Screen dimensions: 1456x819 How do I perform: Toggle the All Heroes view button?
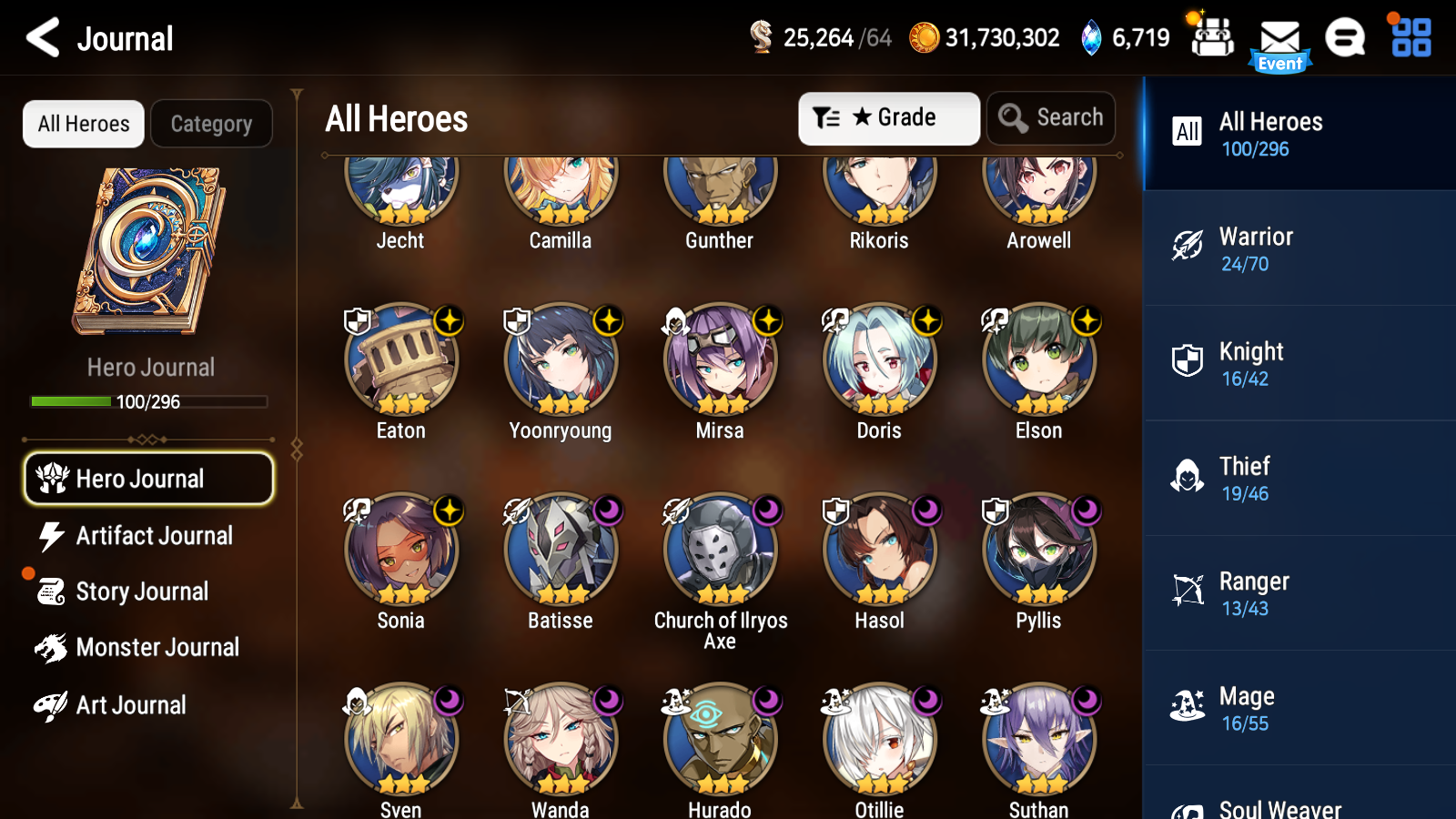pyautogui.click(x=83, y=124)
